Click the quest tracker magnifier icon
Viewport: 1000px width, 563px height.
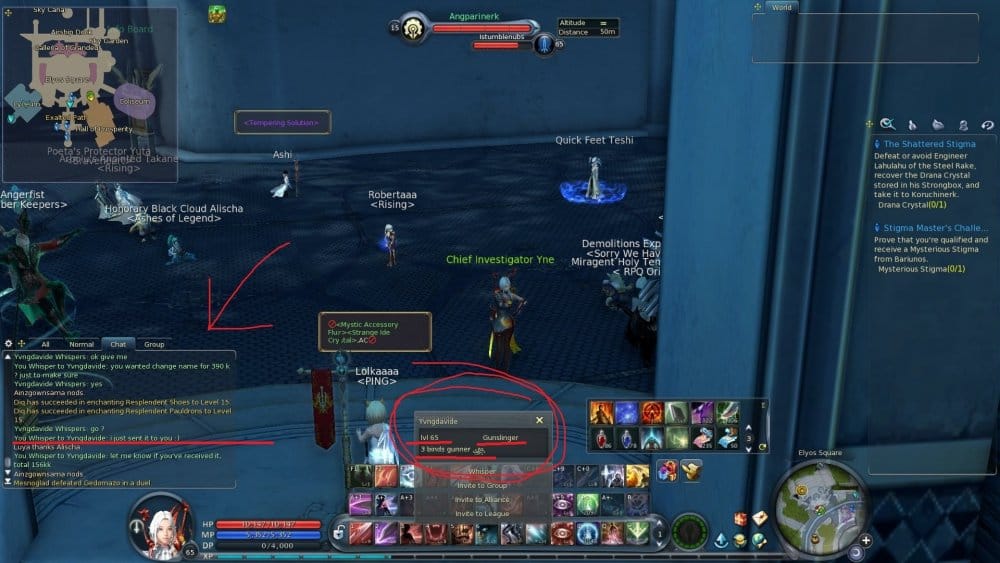[x=887, y=124]
